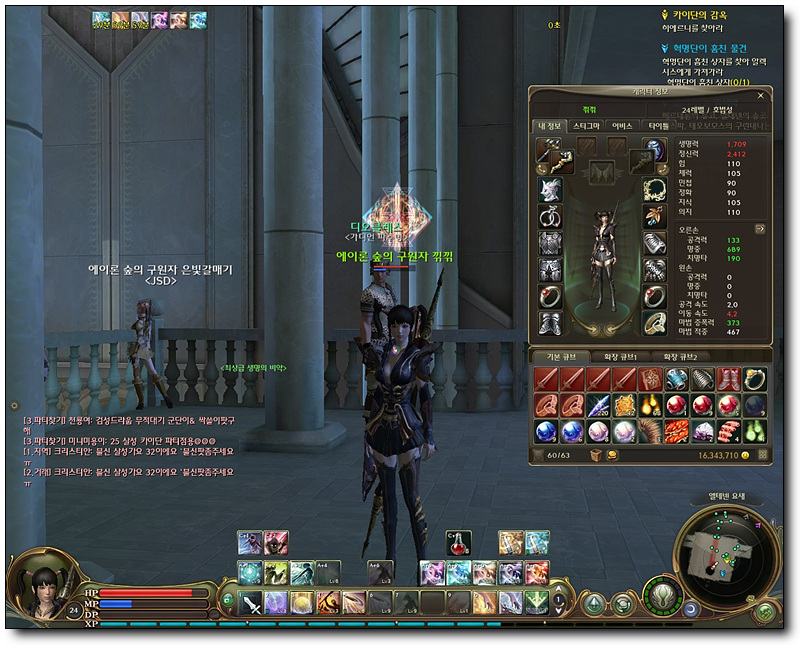Select the 타이틀 tab

658,127
